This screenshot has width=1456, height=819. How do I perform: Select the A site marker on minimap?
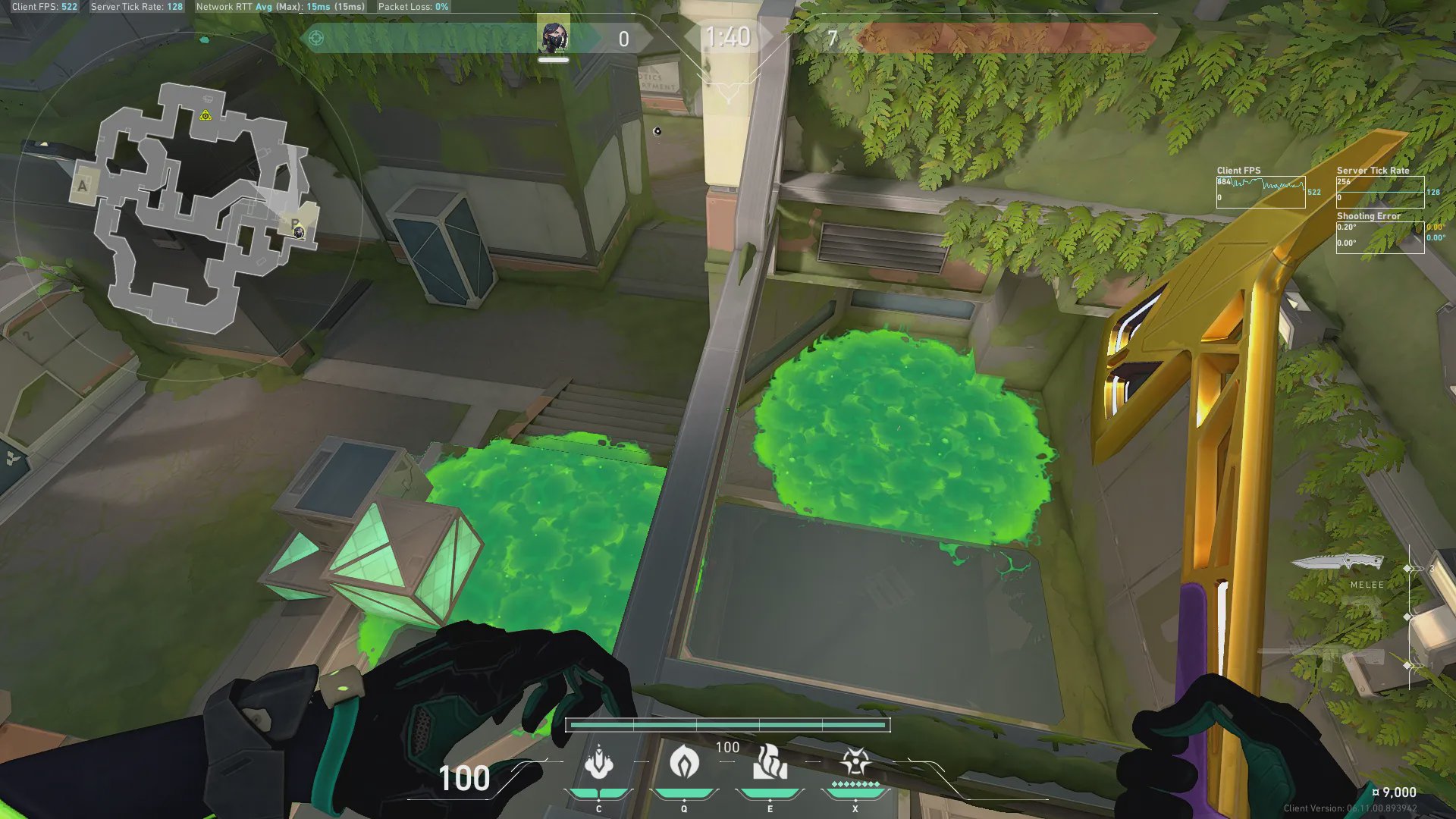pyautogui.click(x=83, y=186)
